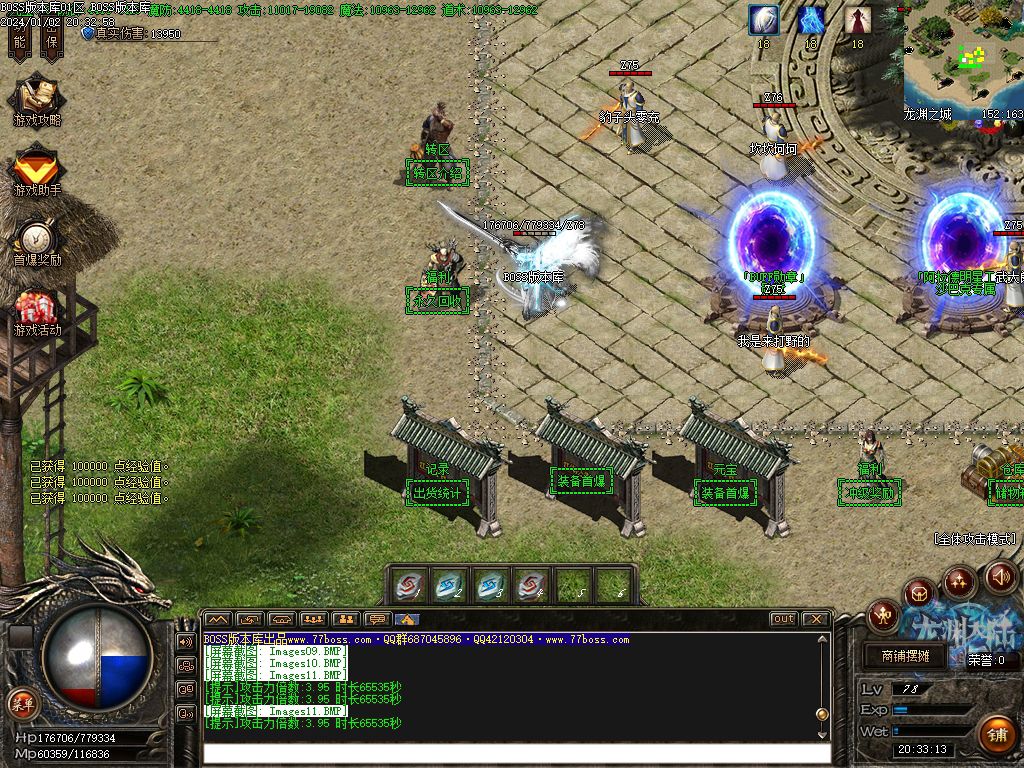
Task: Click the chat panel's out button
Action: click(783, 619)
